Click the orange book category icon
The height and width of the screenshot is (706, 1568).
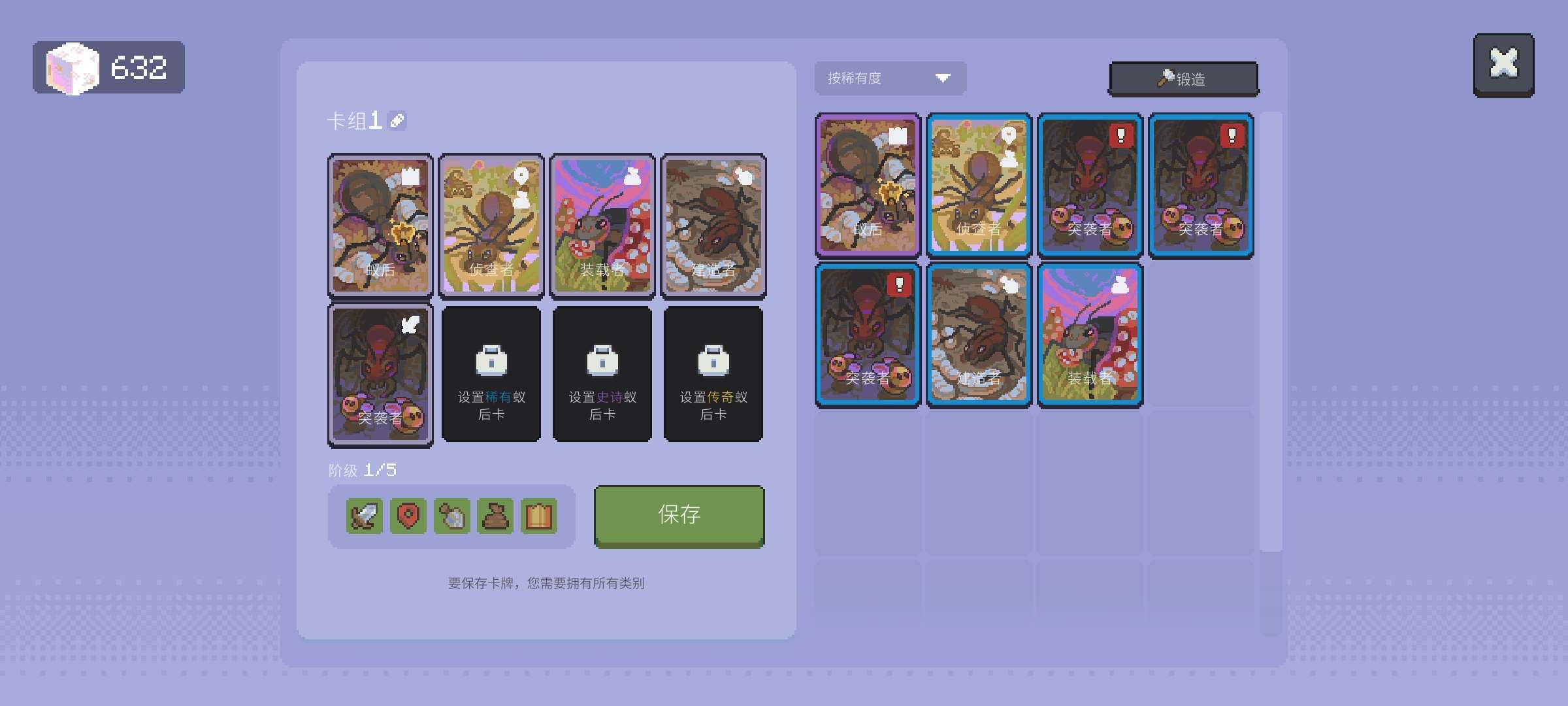[538, 516]
